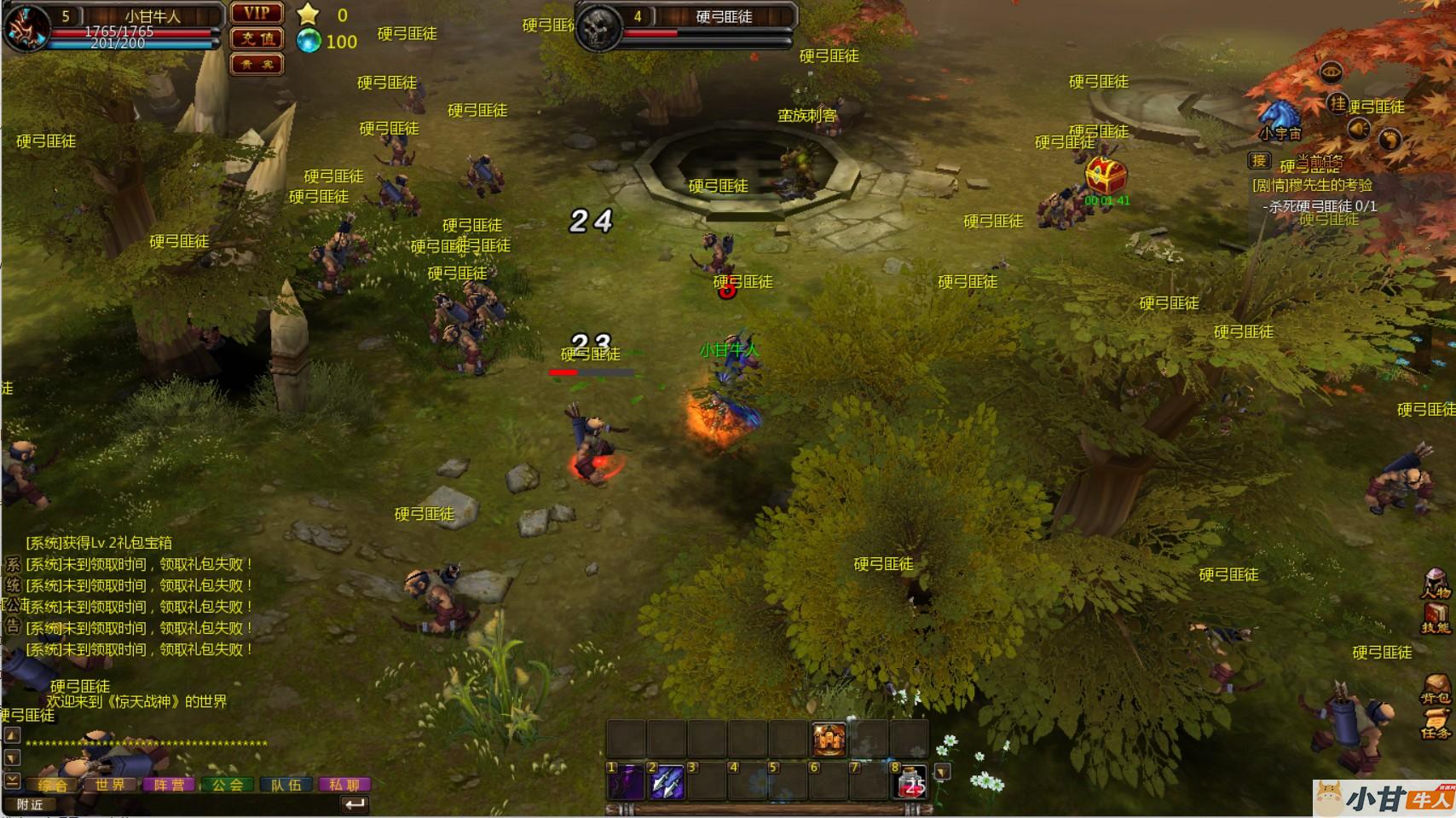The width and height of the screenshot is (1456, 818).
Task: Toggle the sound speaker icon
Action: click(1357, 129)
